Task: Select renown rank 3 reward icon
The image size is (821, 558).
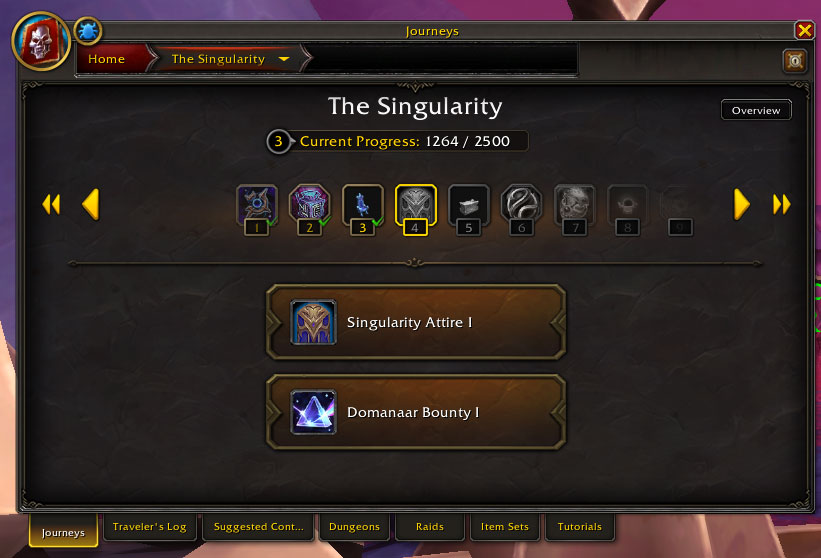Action: 362,205
